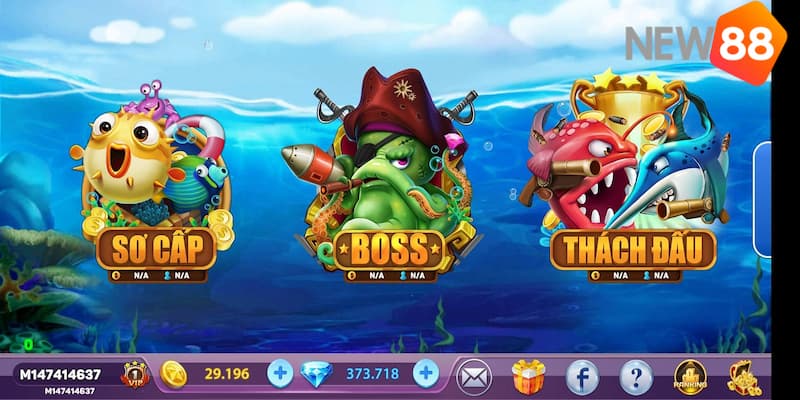This screenshot has height=400, width=800.
Task: Open the mail envelope inbox
Action: pos(474,376)
